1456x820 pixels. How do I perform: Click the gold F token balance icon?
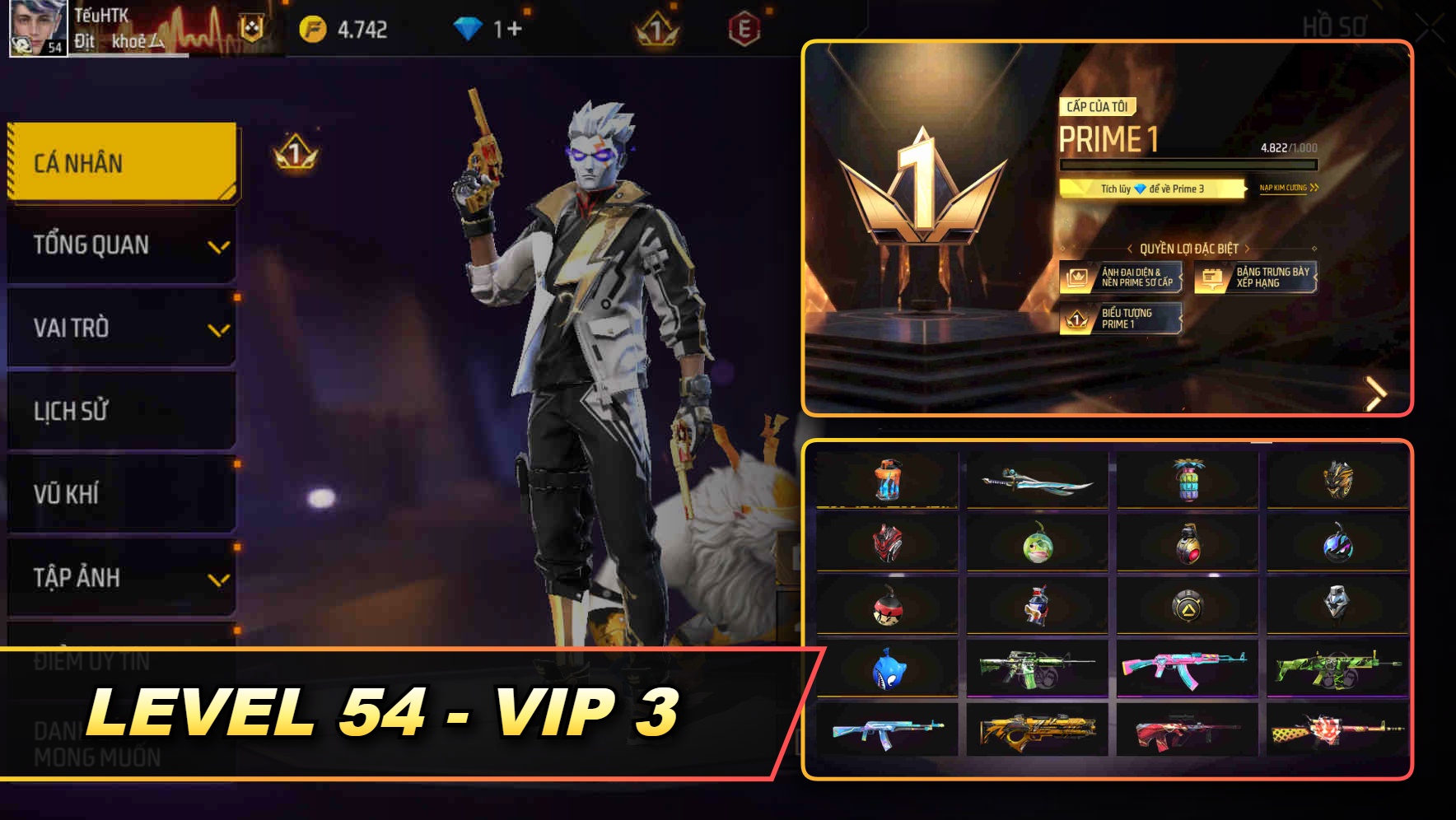coord(313,27)
